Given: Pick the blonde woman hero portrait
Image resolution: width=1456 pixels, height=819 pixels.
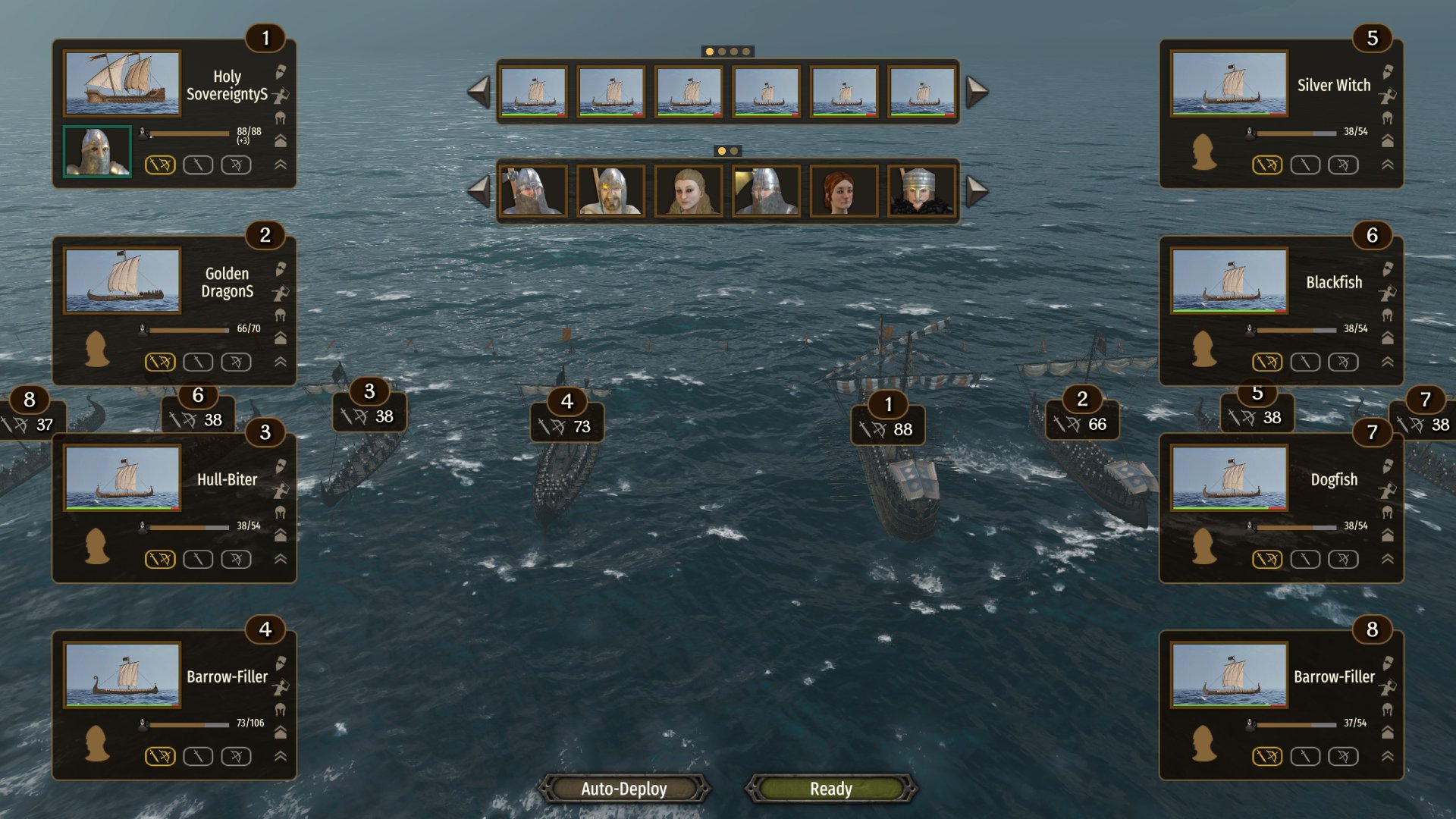Looking at the screenshot, I should [689, 191].
